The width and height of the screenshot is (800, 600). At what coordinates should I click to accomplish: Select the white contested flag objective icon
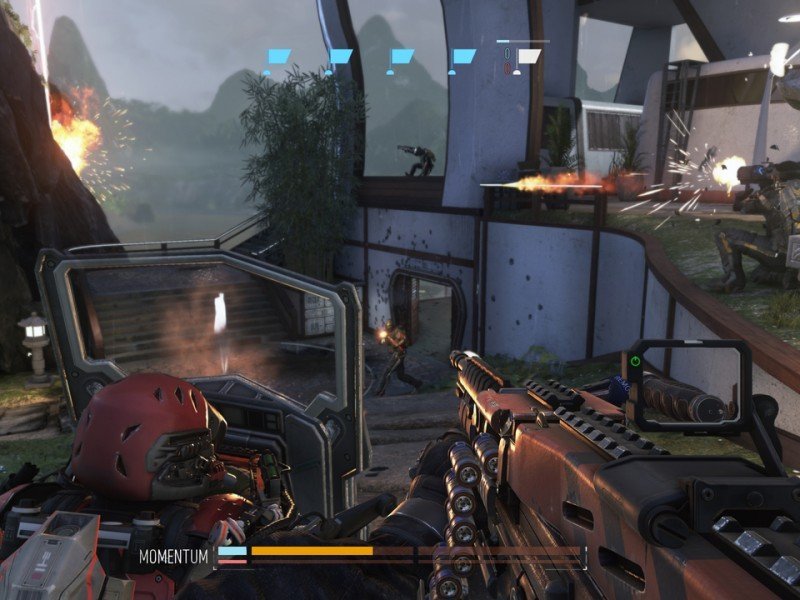click(x=527, y=57)
